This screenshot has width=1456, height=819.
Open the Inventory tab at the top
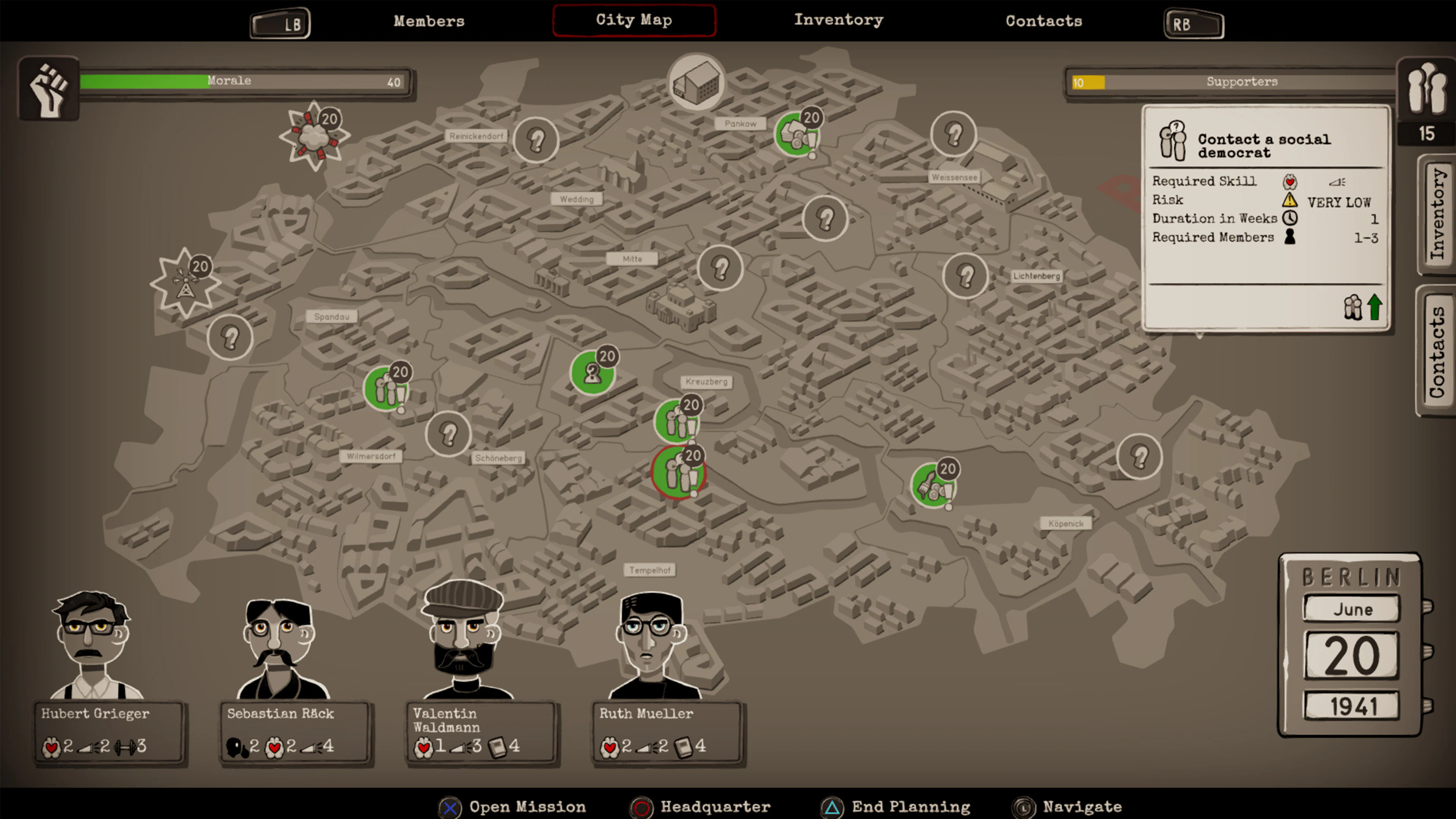click(838, 21)
